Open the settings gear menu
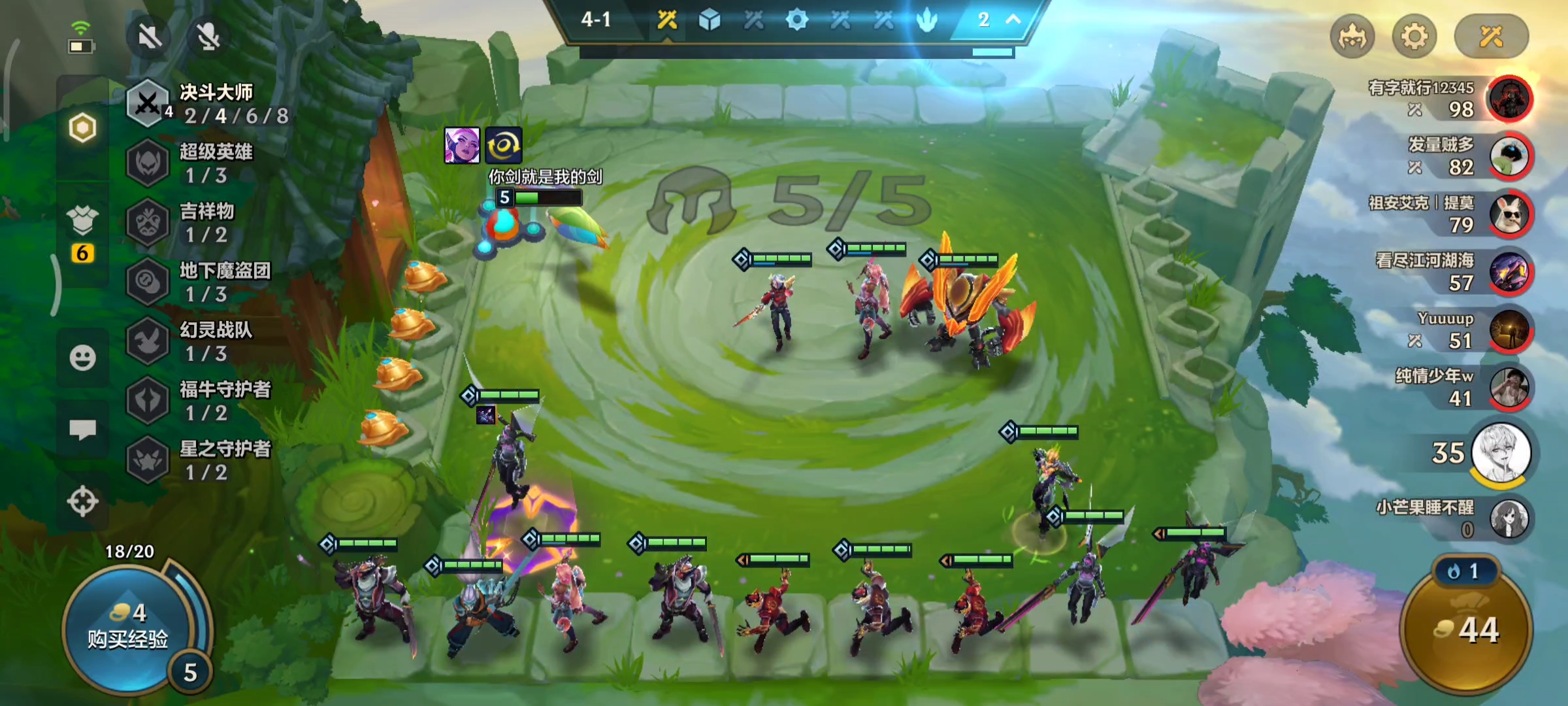Screen dimensions: 1568x706 [x=1414, y=37]
